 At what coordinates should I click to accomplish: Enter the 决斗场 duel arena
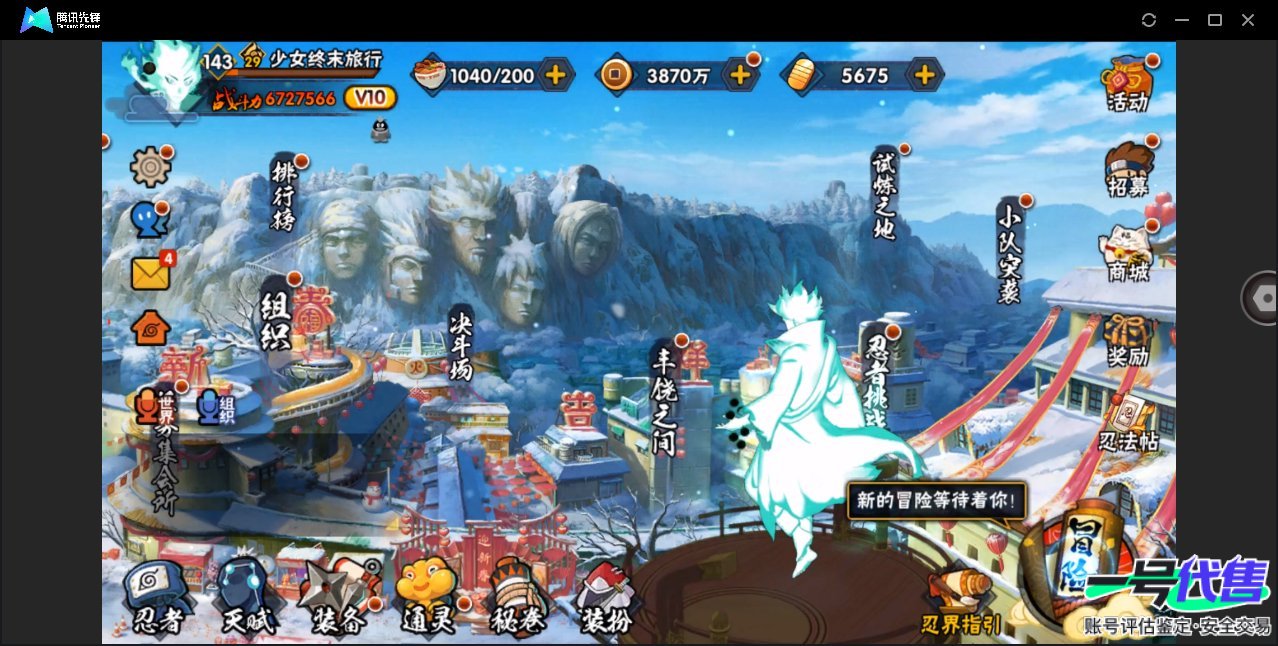[460, 342]
